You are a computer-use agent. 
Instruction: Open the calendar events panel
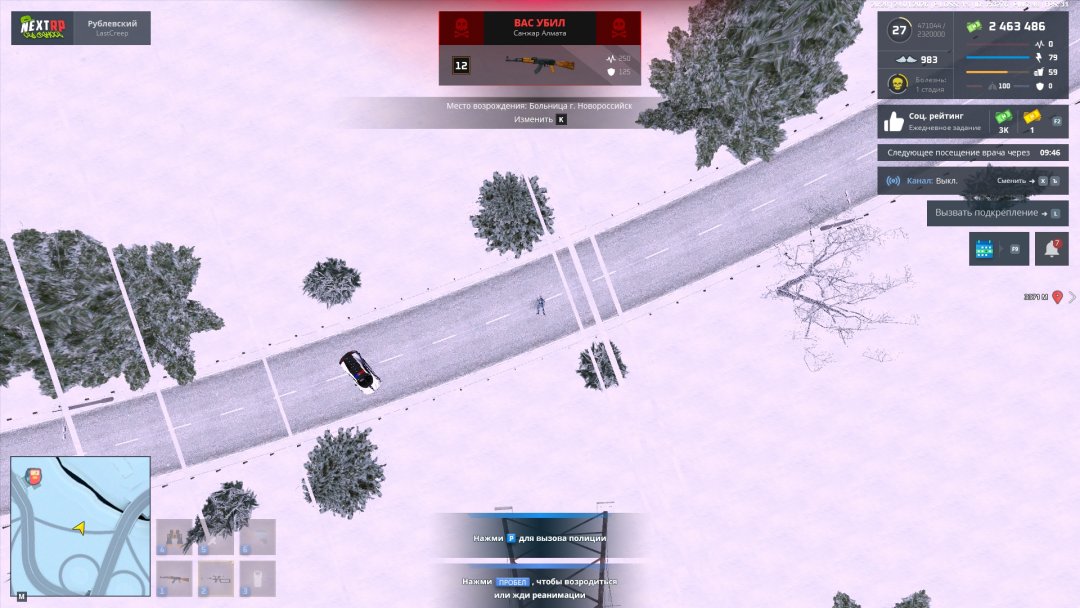(x=998, y=248)
